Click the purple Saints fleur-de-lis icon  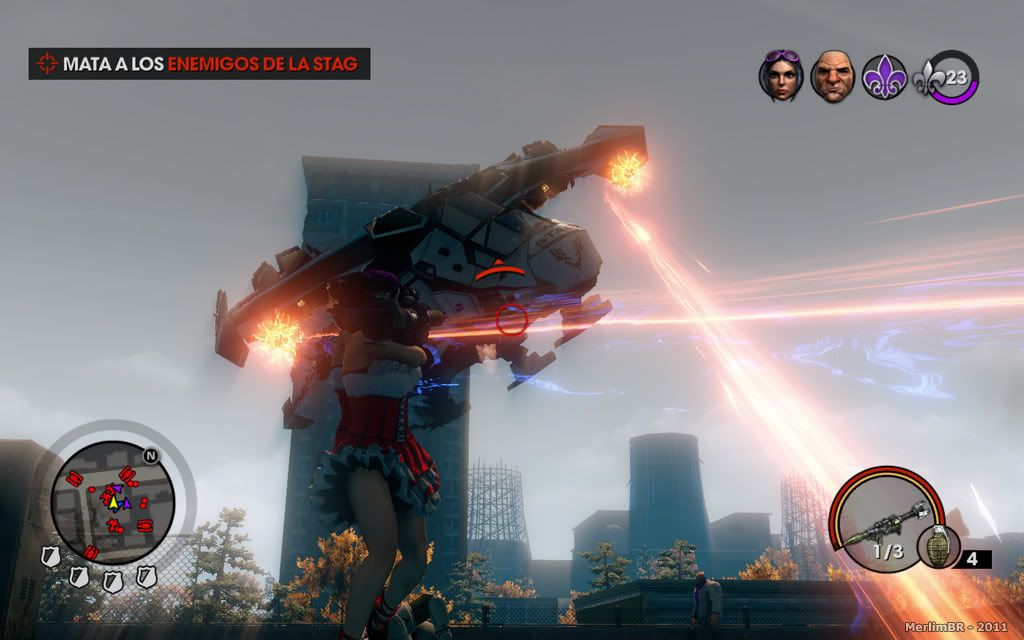(884, 77)
